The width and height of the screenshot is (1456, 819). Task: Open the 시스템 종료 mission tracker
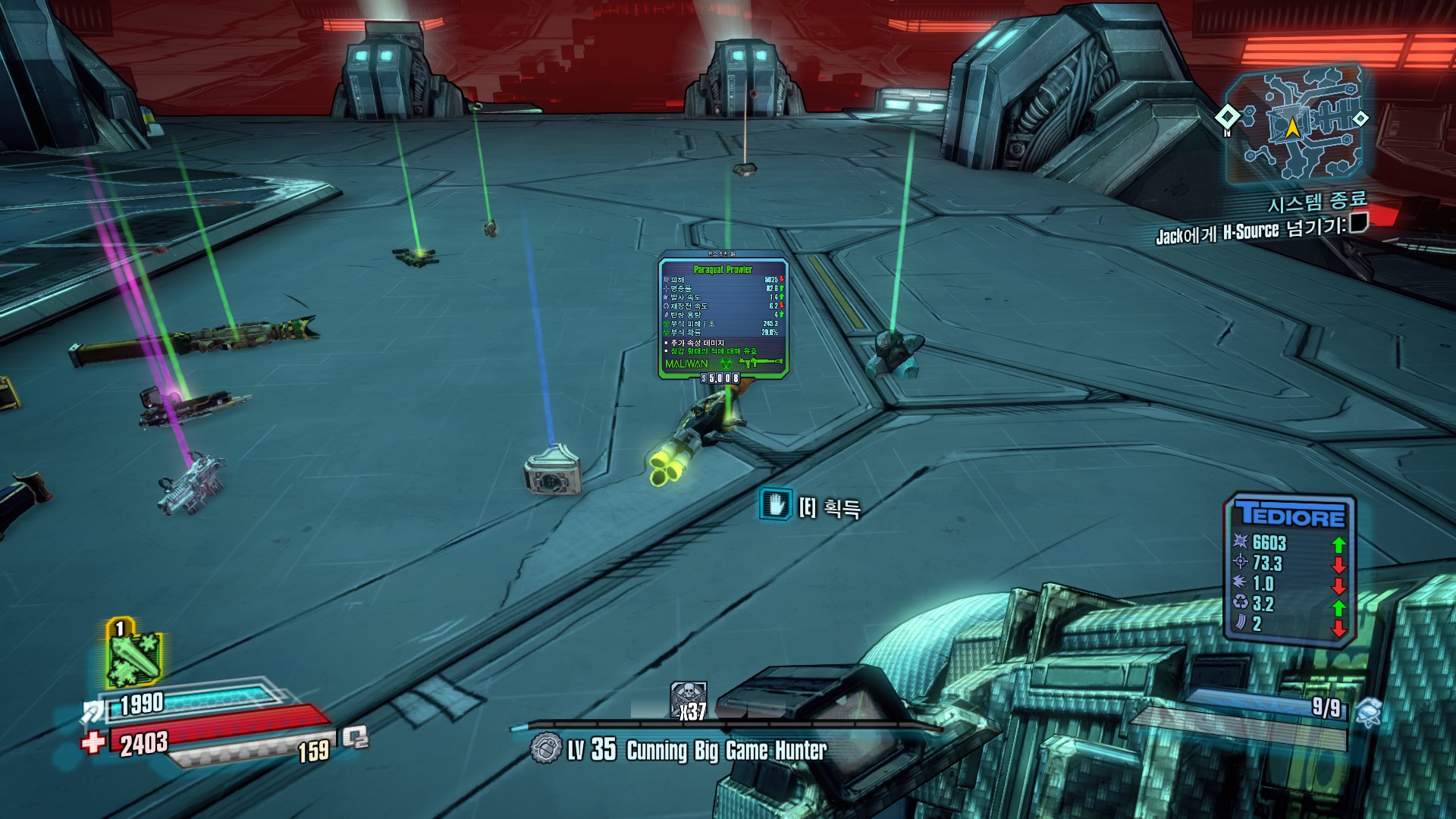(x=1317, y=202)
